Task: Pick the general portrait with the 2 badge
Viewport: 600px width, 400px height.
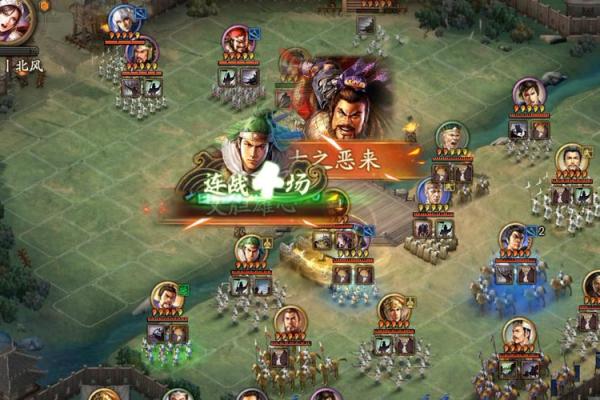Action: (514, 238)
